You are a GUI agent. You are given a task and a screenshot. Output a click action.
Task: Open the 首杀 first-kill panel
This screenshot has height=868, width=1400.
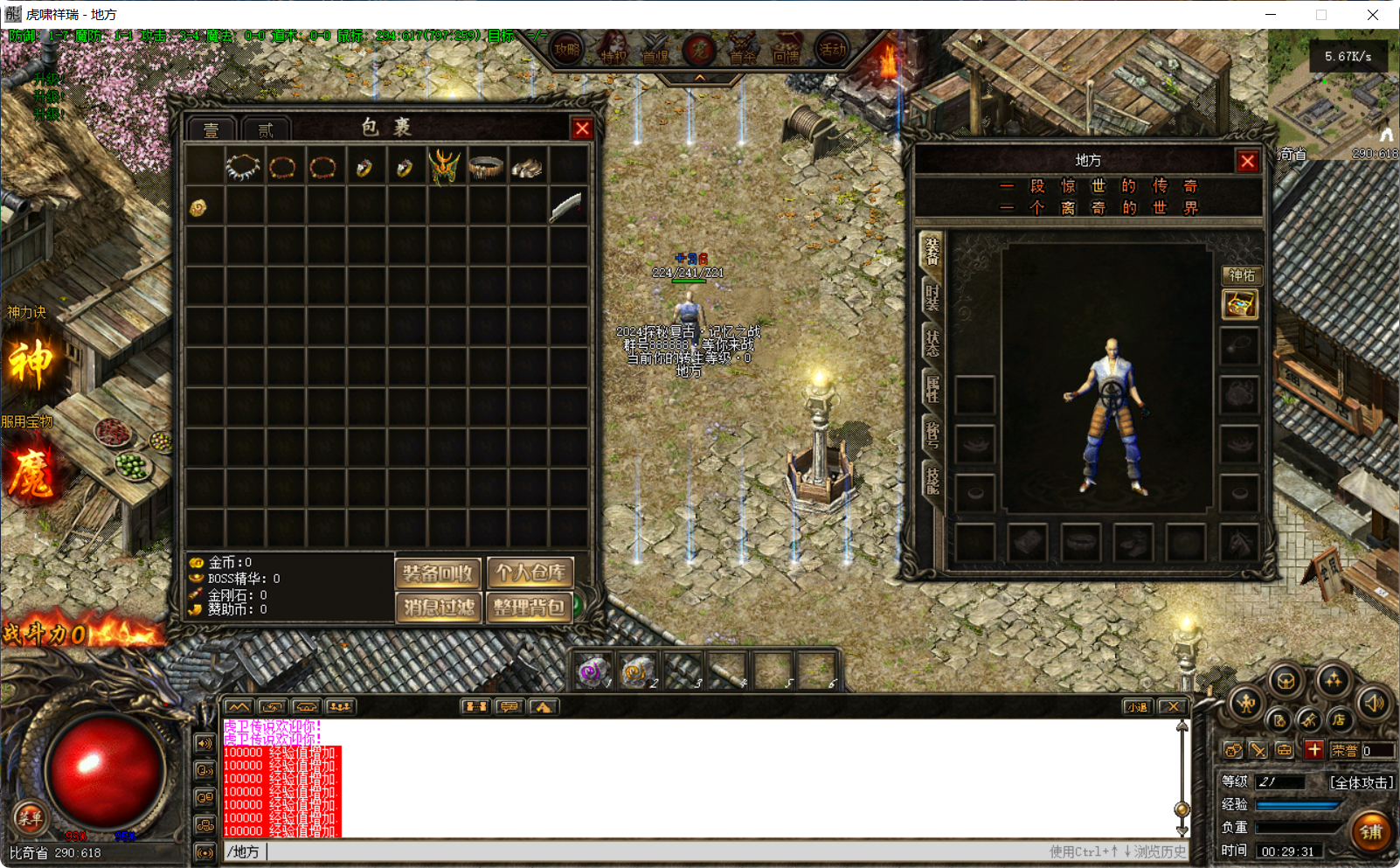pos(743,50)
